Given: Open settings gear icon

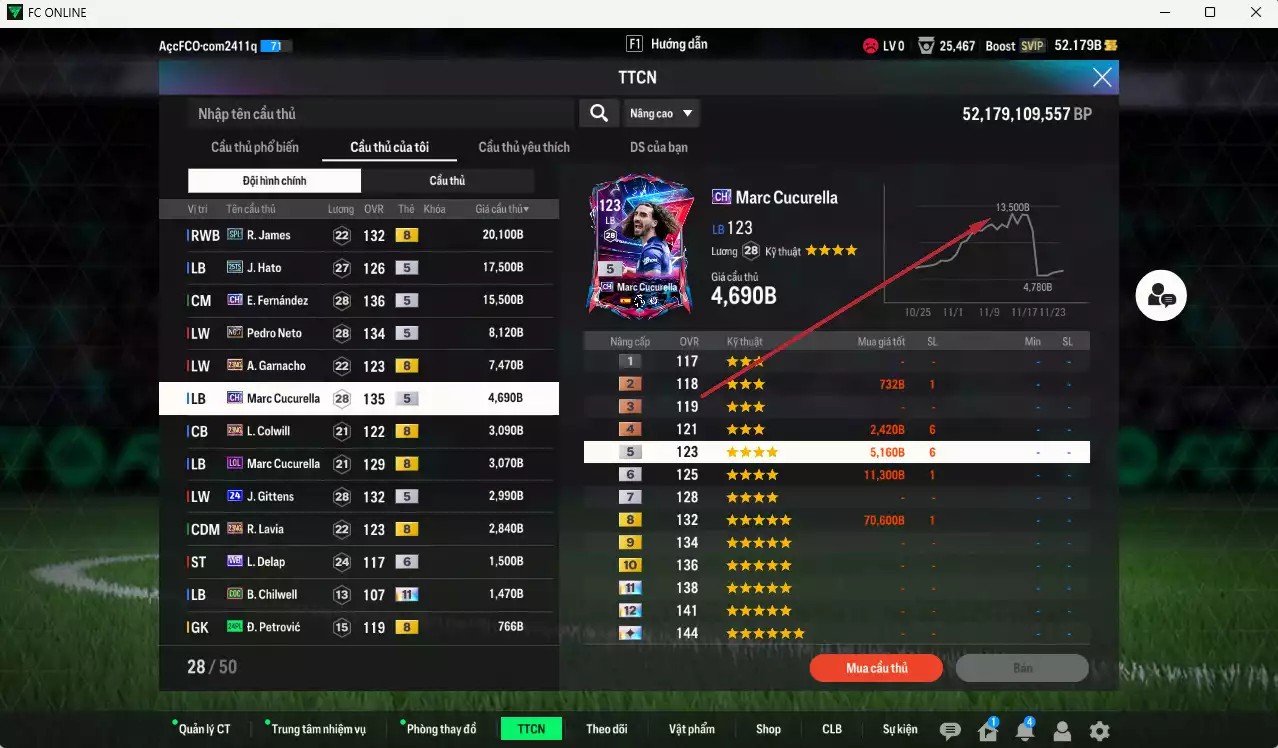Looking at the screenshot, I should (x=1099, y=731).
